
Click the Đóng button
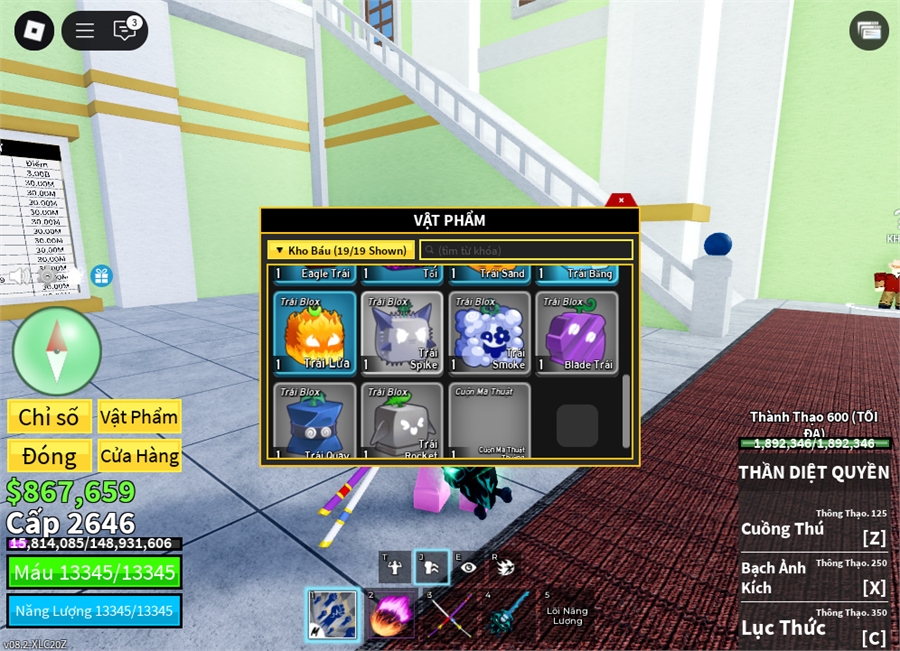coord(49,457)
